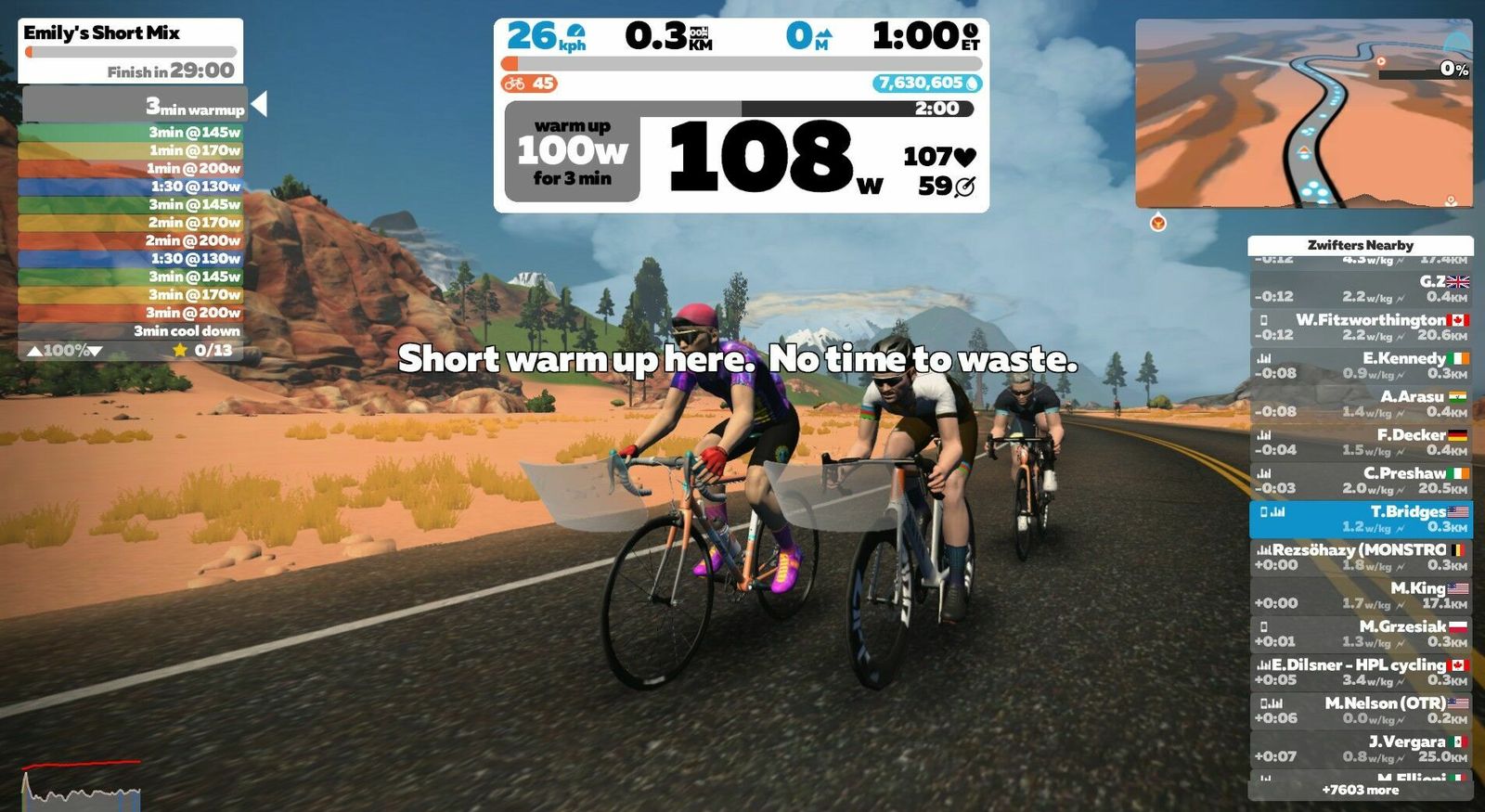Select J.Vergara from the rider list
This screenshot has width=1485, height=812.
click(x=1361, y=749)
